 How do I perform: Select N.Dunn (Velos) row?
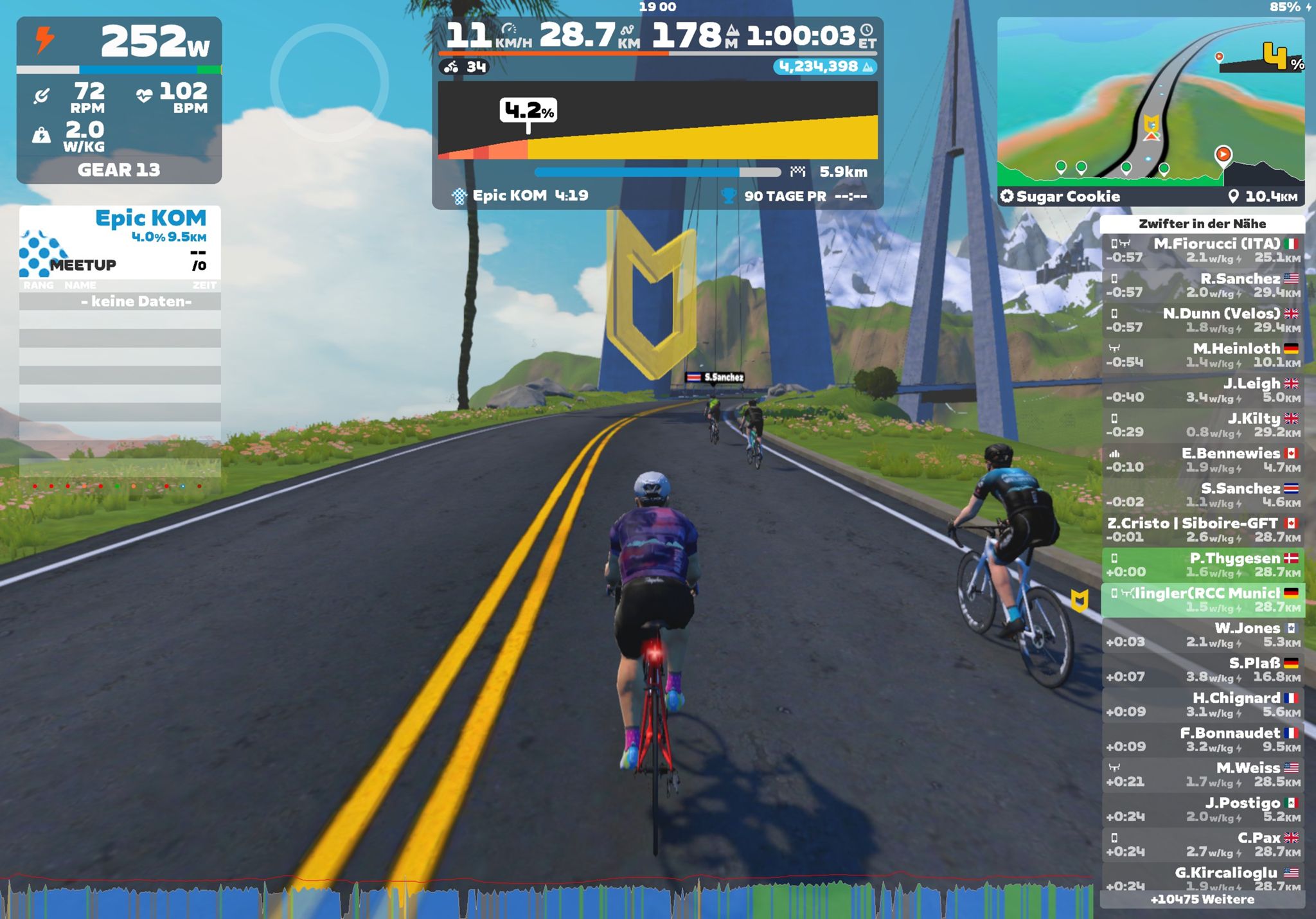1202,320
